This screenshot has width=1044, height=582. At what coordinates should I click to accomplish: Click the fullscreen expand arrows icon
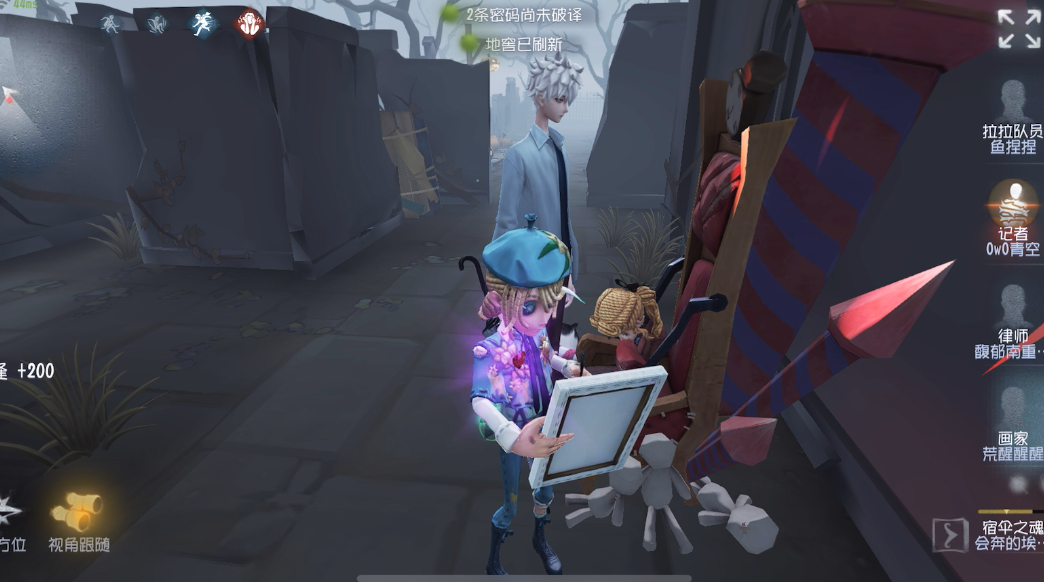[x=1019, y=28]
